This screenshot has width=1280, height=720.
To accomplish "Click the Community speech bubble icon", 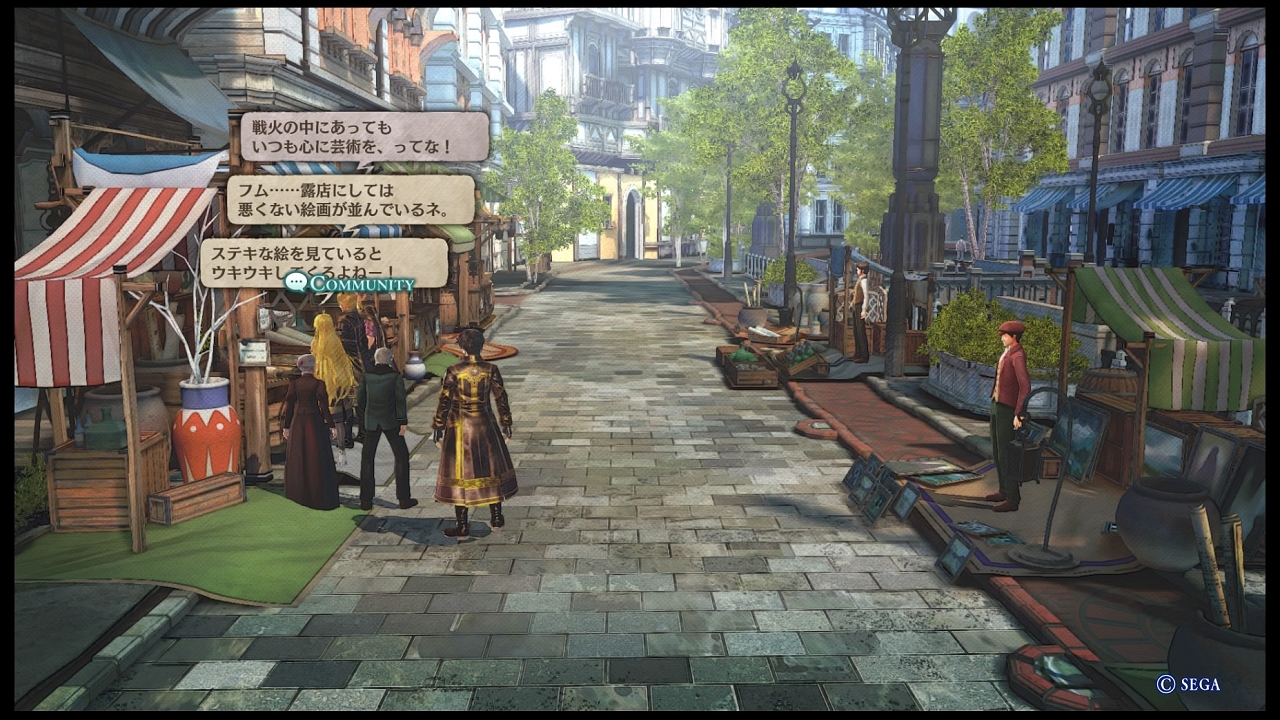I will tap(296, 284).
